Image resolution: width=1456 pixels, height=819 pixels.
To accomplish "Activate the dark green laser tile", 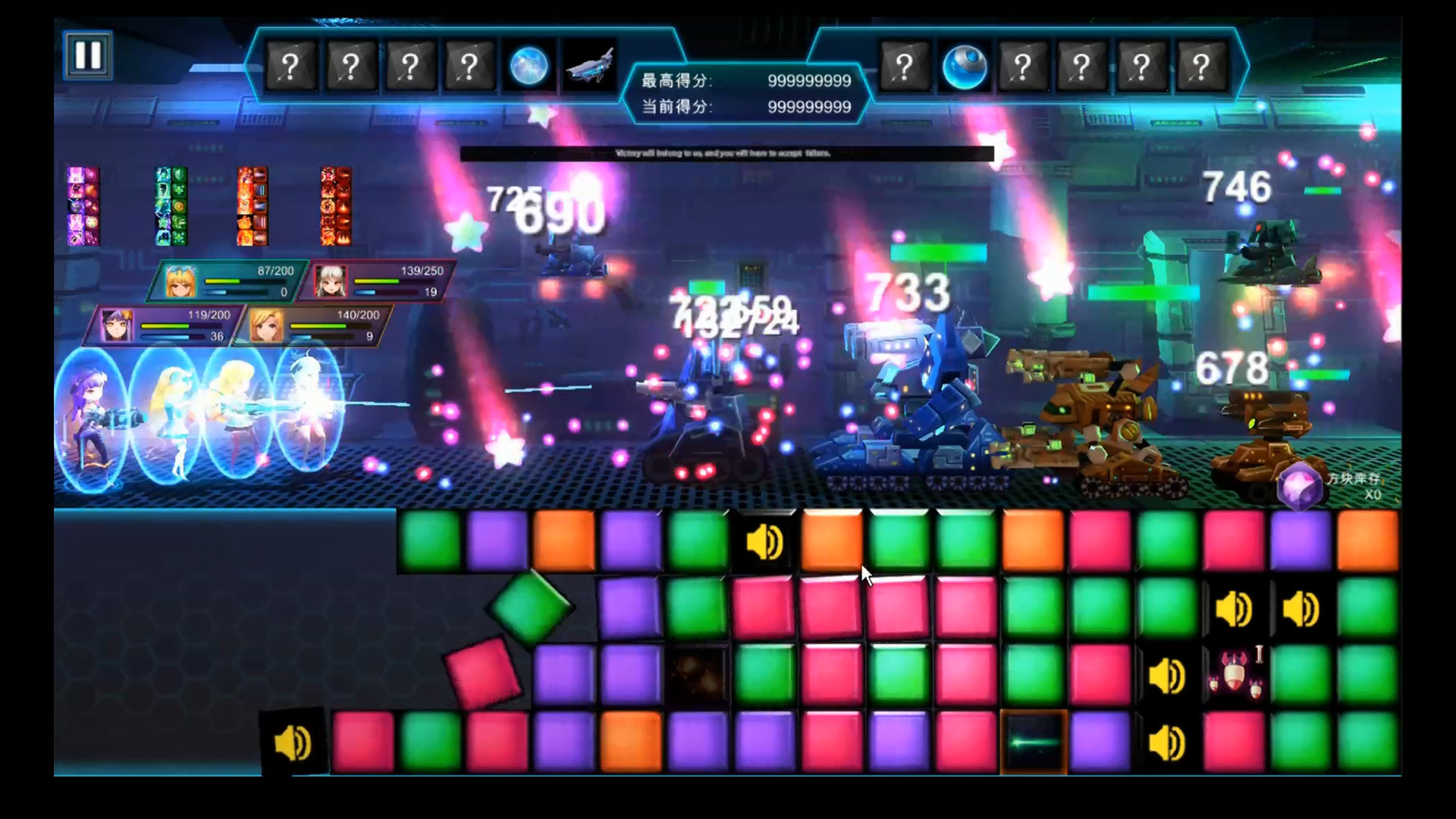I will click(x=1033, y=742).
